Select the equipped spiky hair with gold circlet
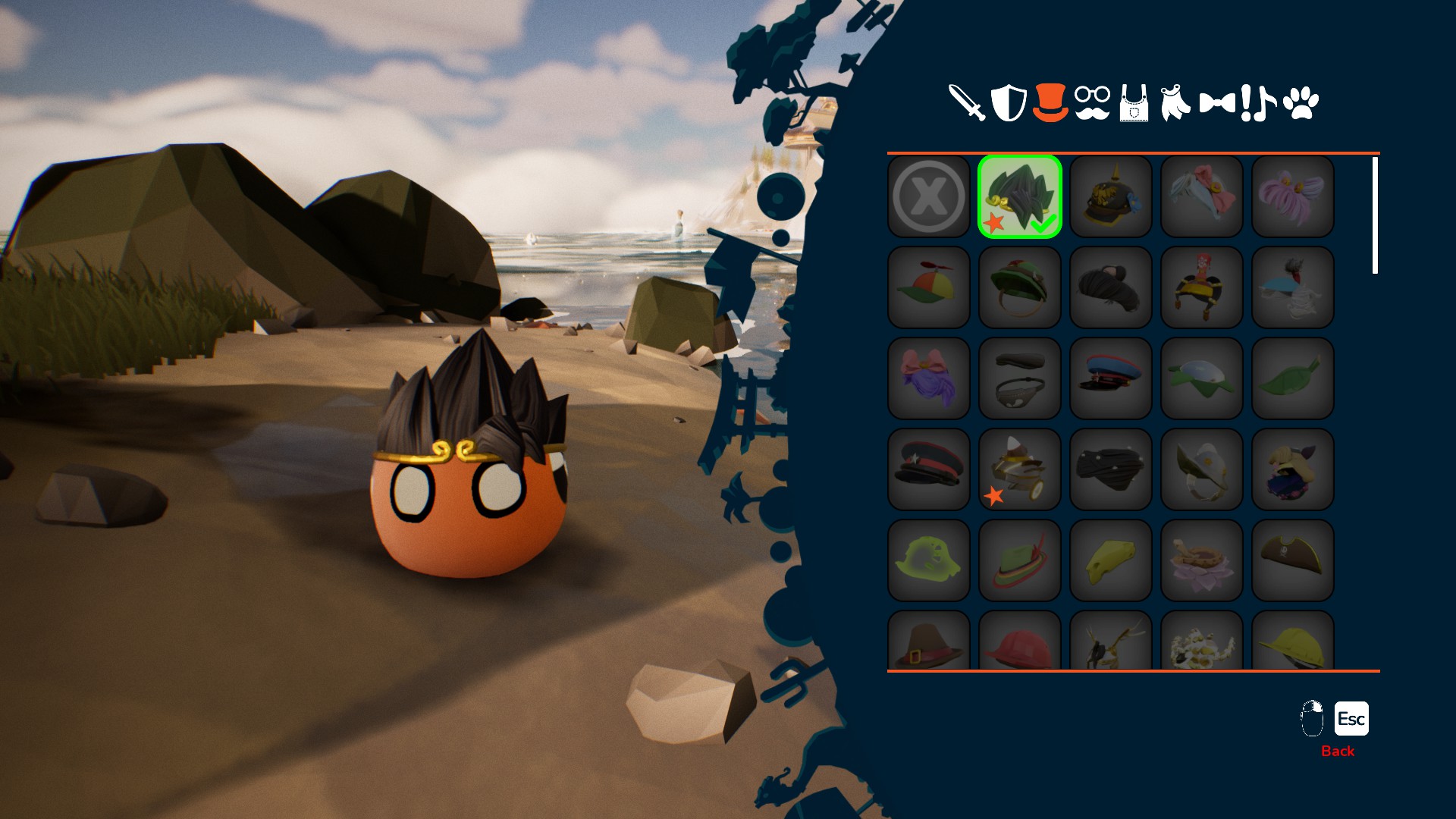Screen dimensions: 1456x819 click(x=1019, y=196)
